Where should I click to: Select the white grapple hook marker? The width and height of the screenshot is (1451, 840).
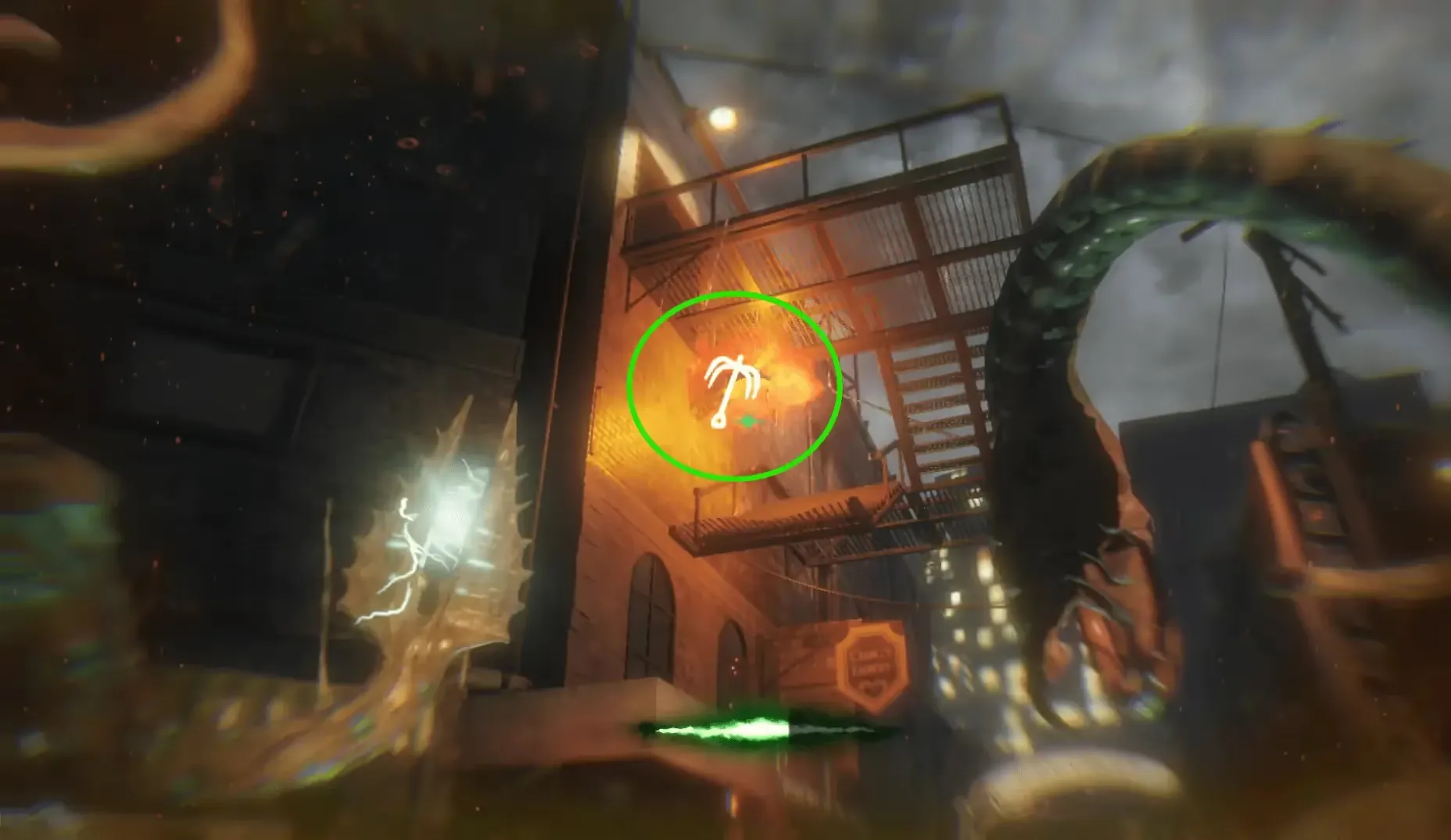[x=724, y=391]
